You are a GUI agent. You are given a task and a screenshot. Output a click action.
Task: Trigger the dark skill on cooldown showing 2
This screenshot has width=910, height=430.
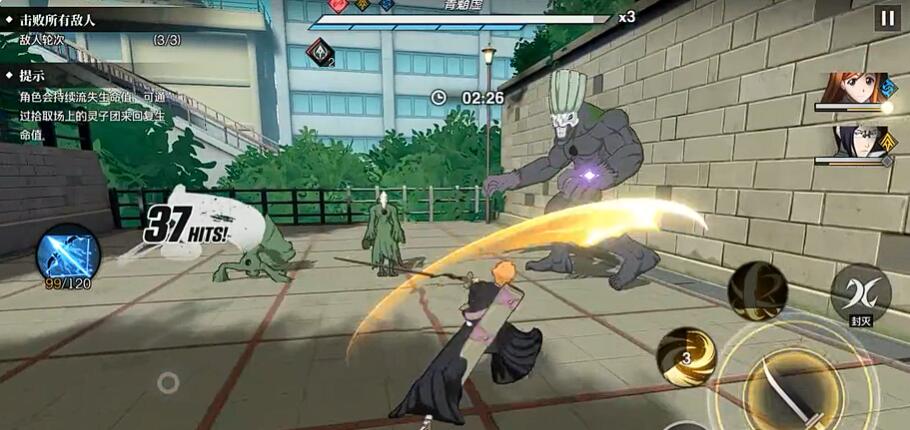click(x=757, y=291)
